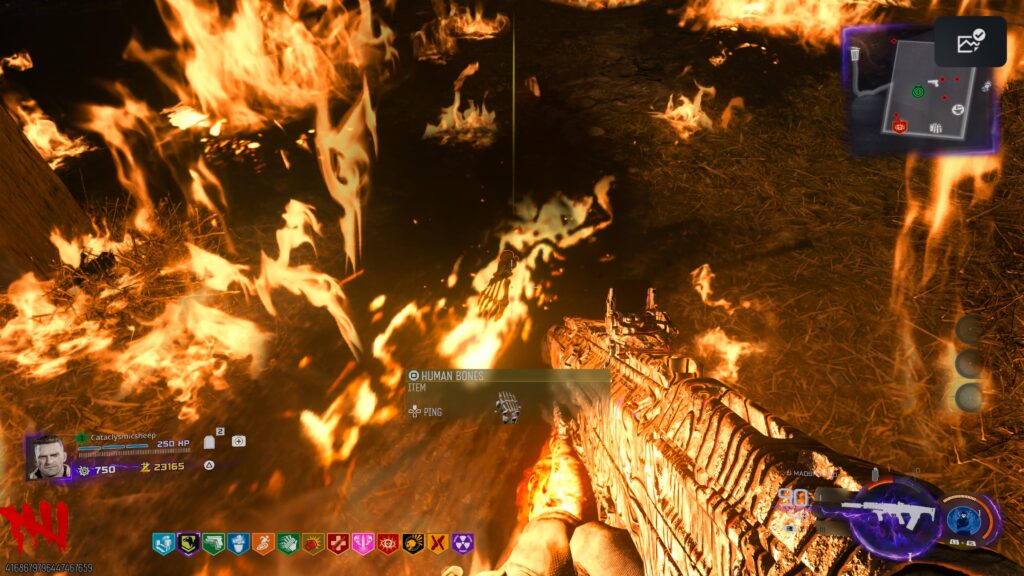Select the green hands perk icon

pos(287,544)
